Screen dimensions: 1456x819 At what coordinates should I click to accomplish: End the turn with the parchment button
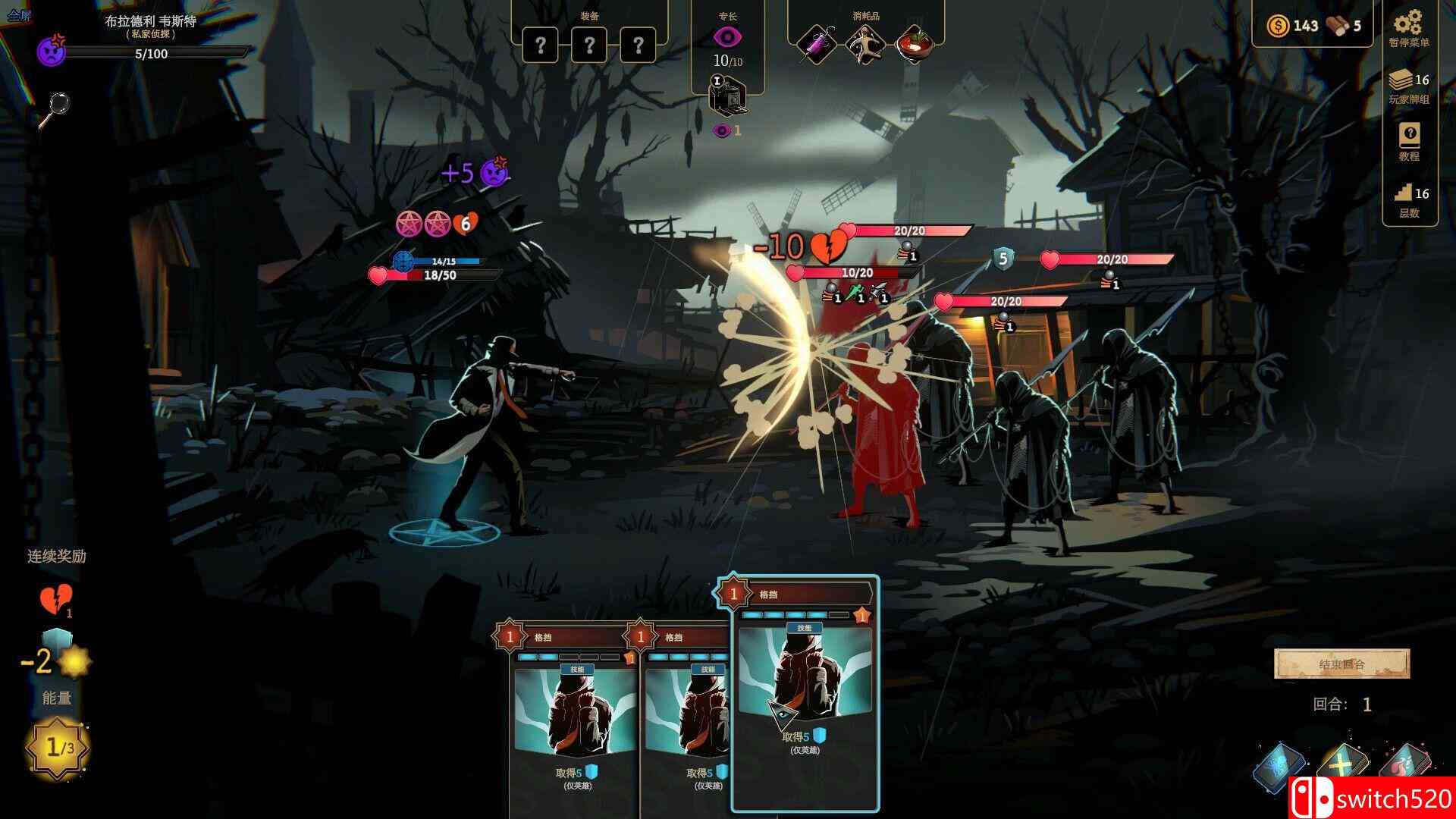[x=1341, y=664]
